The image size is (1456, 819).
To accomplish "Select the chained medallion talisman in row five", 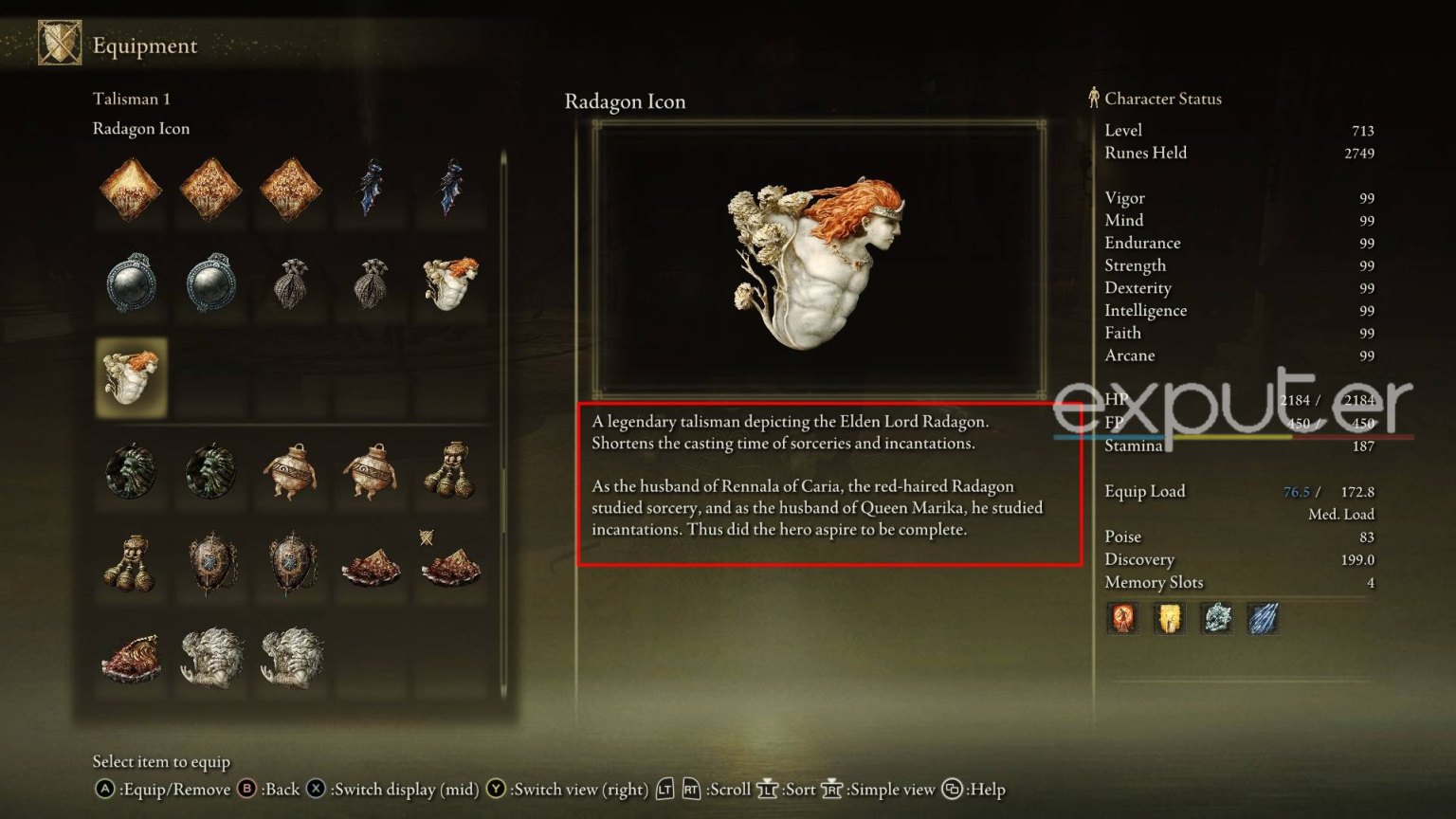I will click(x=210, y=564).
